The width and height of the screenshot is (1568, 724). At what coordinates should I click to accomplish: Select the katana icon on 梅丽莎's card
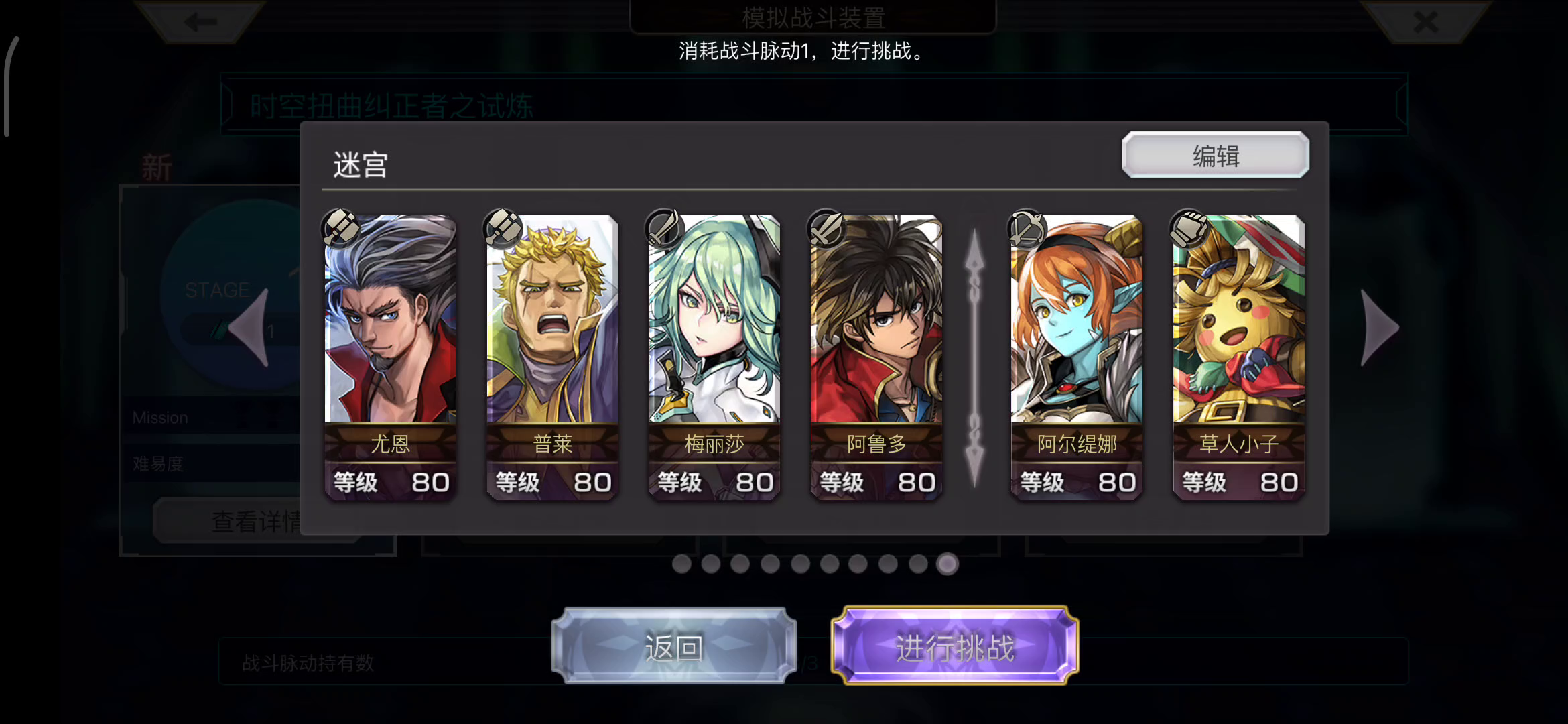tap(663, 229)
